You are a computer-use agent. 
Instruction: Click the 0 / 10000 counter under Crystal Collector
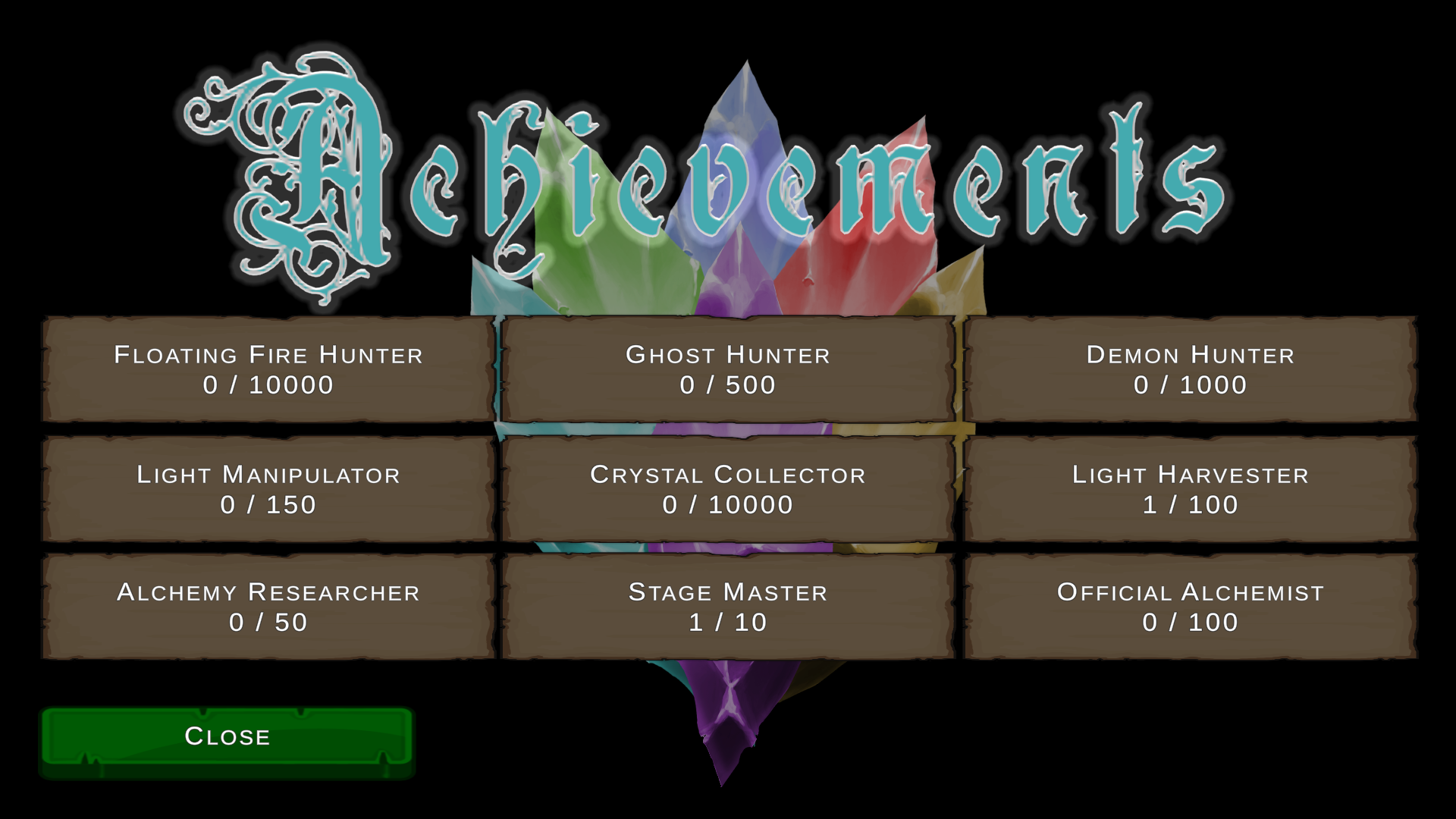726,504
